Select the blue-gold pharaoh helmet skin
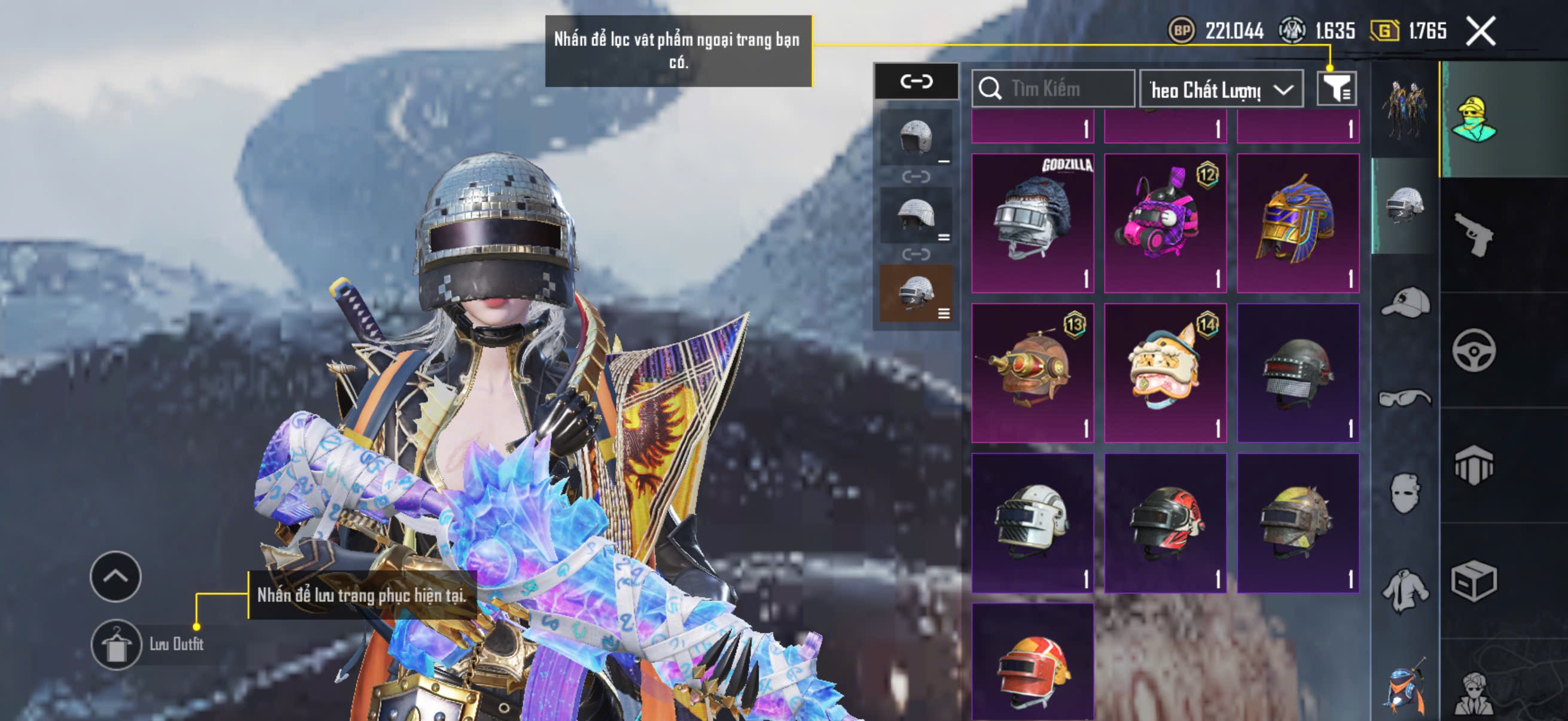The height and width of the screenshot is (721, 1568). (x=1298, y=222)
